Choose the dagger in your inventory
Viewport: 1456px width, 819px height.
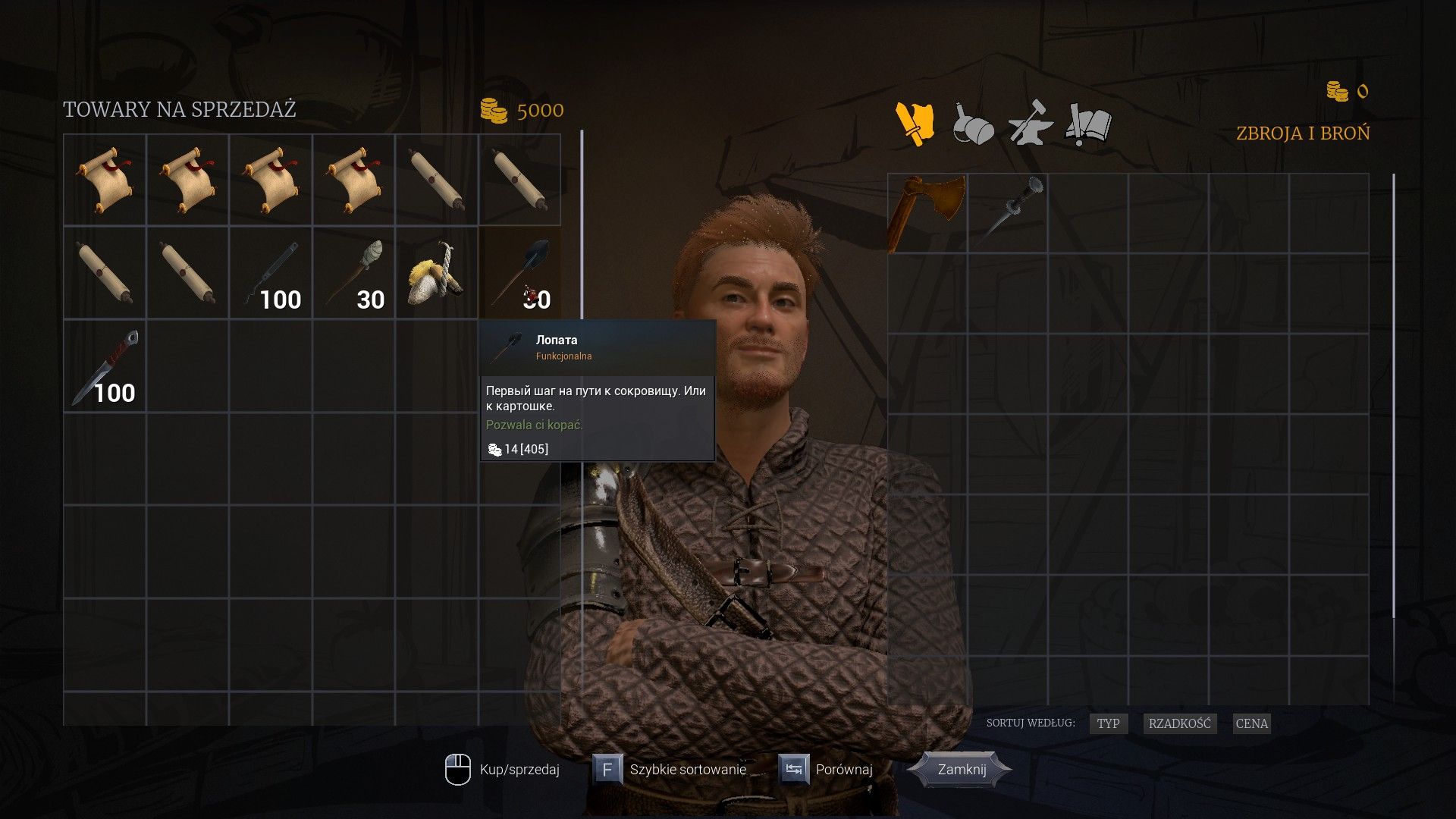pos(1009,212)
